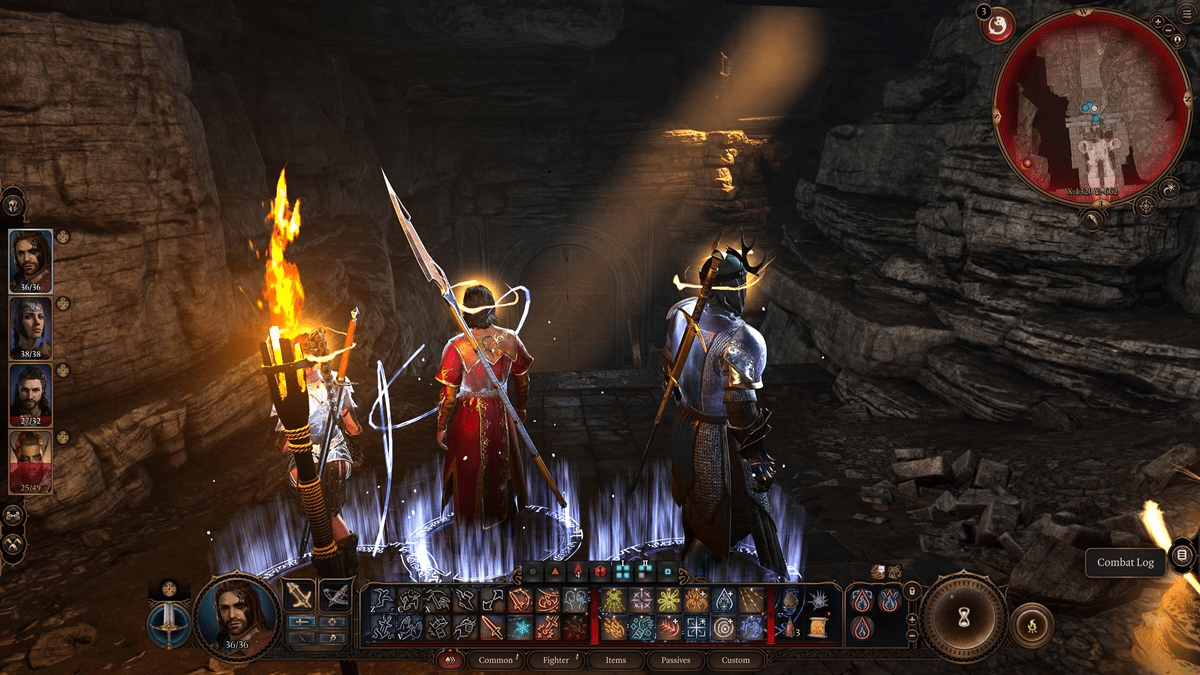The width and height of the screenshot is (1200, 675).
Task: Select the party member with 27/32 health
Action: pos(30,393)
